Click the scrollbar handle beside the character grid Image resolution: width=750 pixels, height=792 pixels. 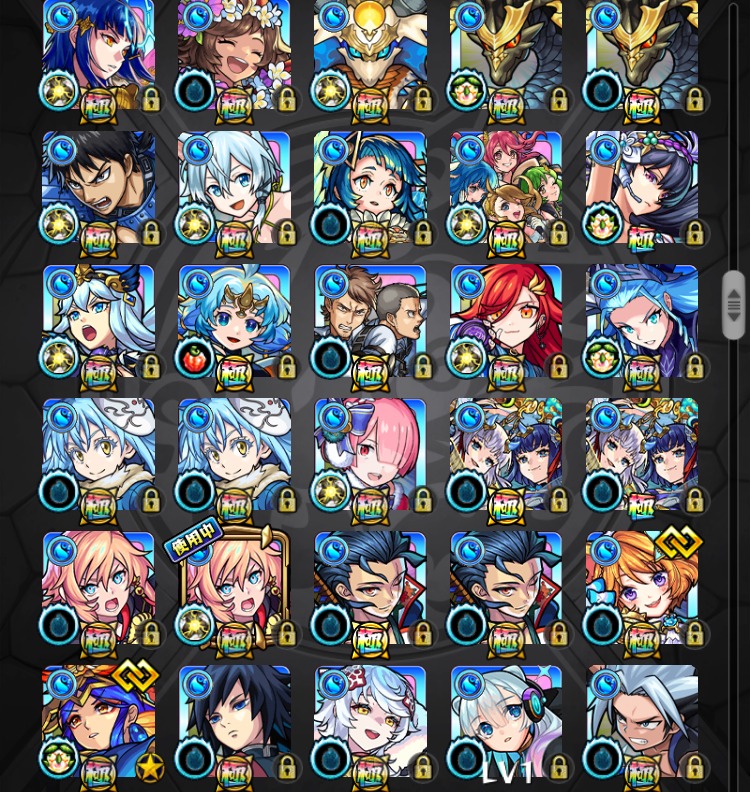[734, 305]
